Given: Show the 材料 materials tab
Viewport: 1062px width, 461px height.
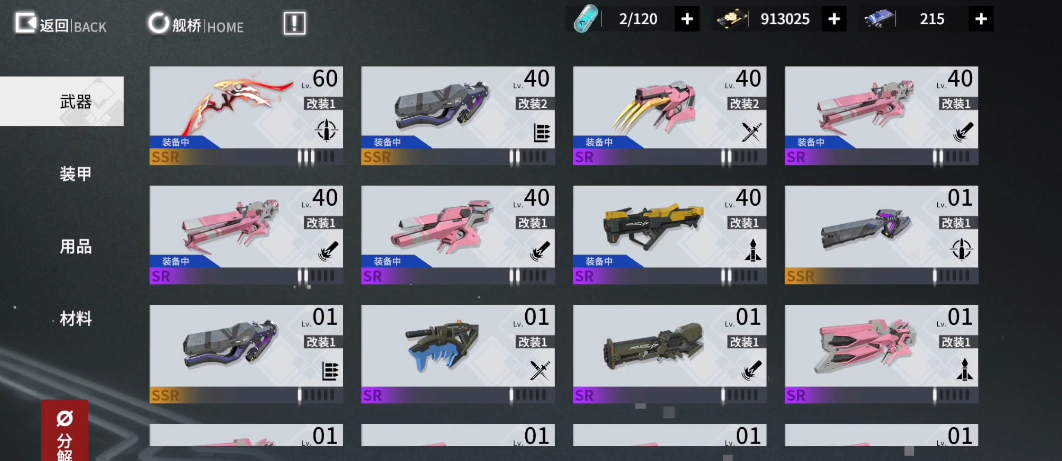Looking at the screenshot, I should [x=76, y=318].
